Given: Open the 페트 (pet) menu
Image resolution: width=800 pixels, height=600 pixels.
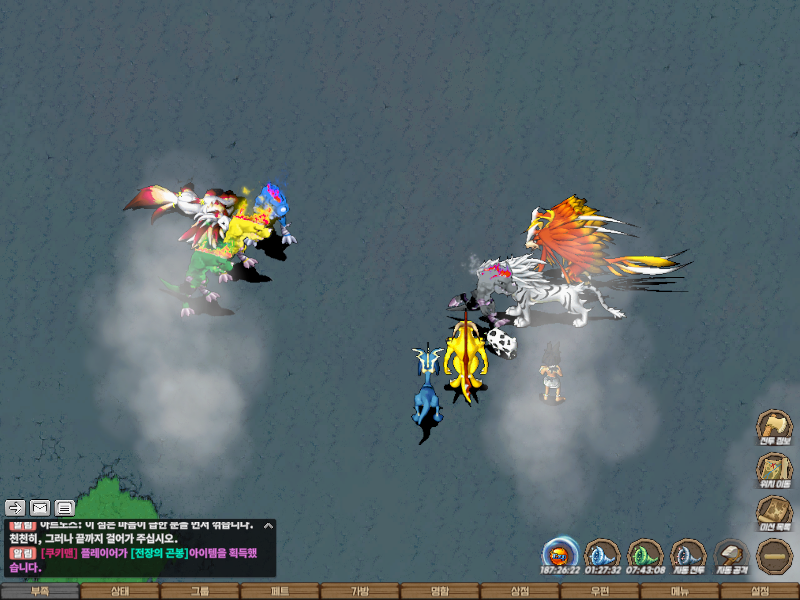Looking at the screenshot, I should [x=280, y=591].
